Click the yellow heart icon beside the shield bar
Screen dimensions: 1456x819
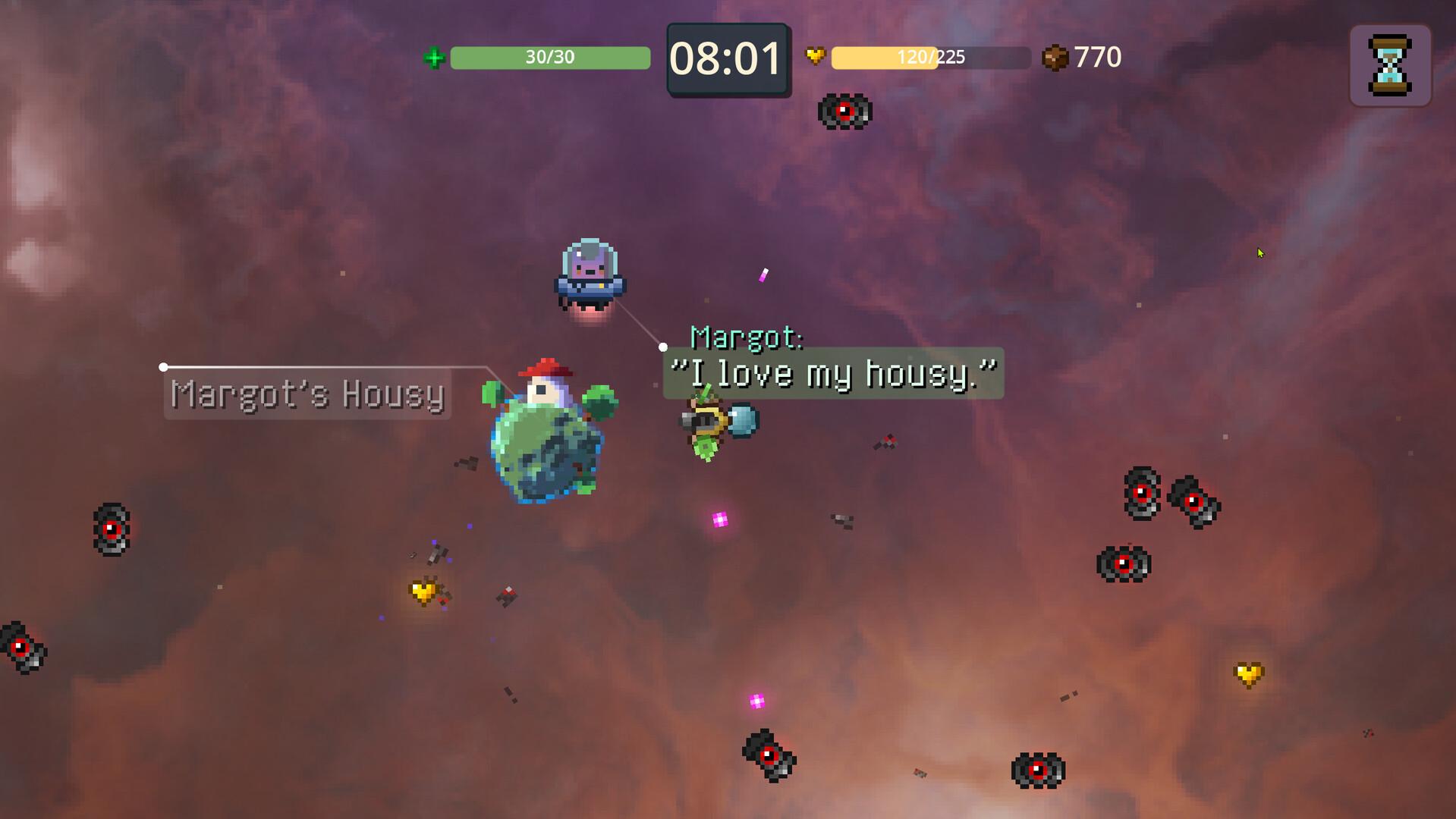816,55
